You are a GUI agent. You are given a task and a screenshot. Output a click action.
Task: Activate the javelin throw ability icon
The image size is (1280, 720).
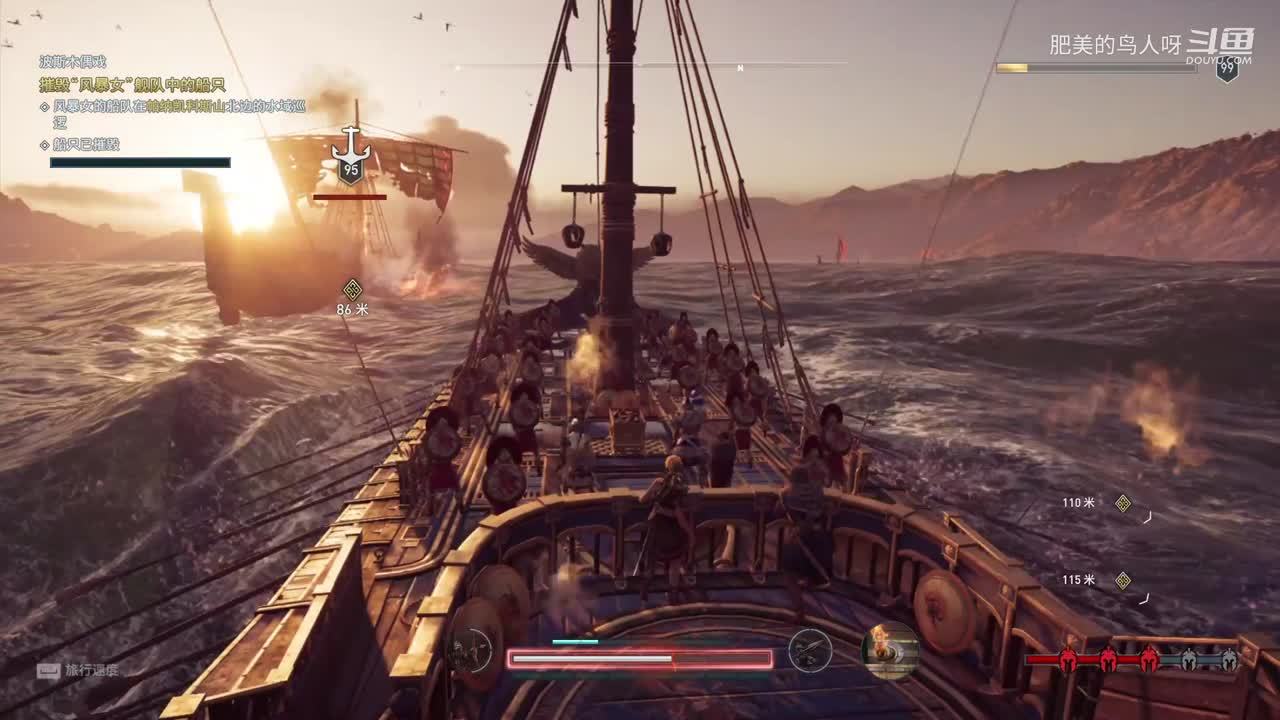(x=809, y=651)
